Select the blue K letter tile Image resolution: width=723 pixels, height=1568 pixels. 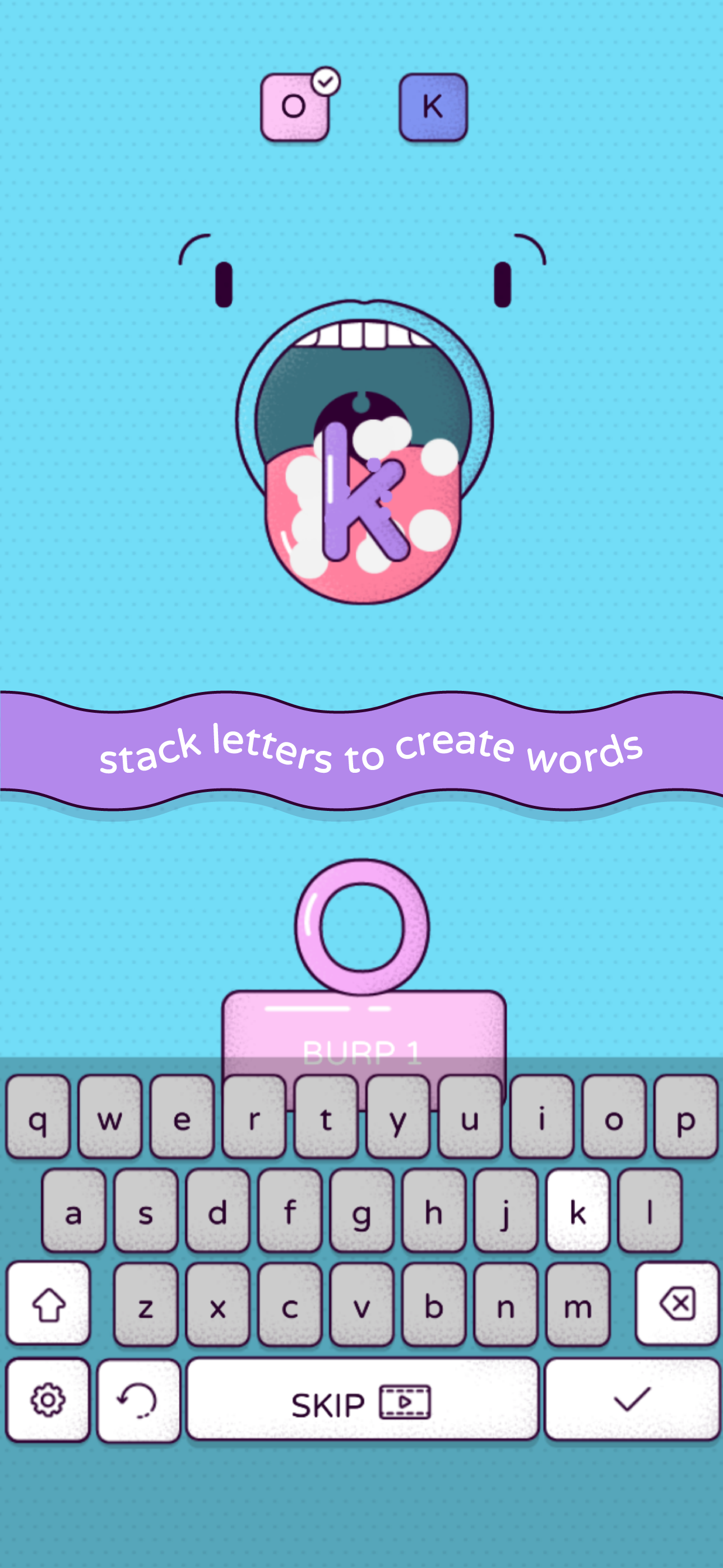tap(433, 107)
